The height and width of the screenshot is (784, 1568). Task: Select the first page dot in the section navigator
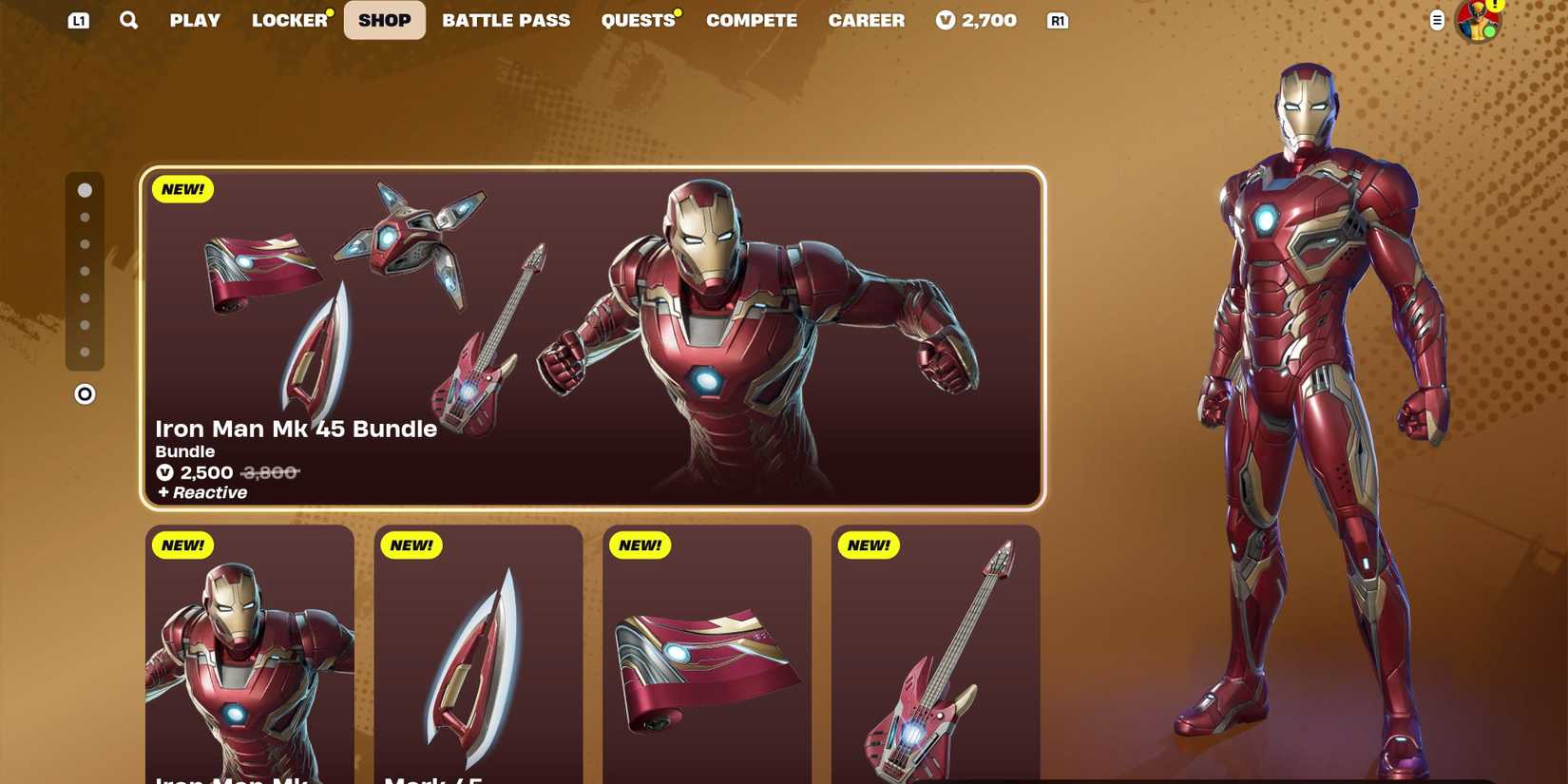86,190
